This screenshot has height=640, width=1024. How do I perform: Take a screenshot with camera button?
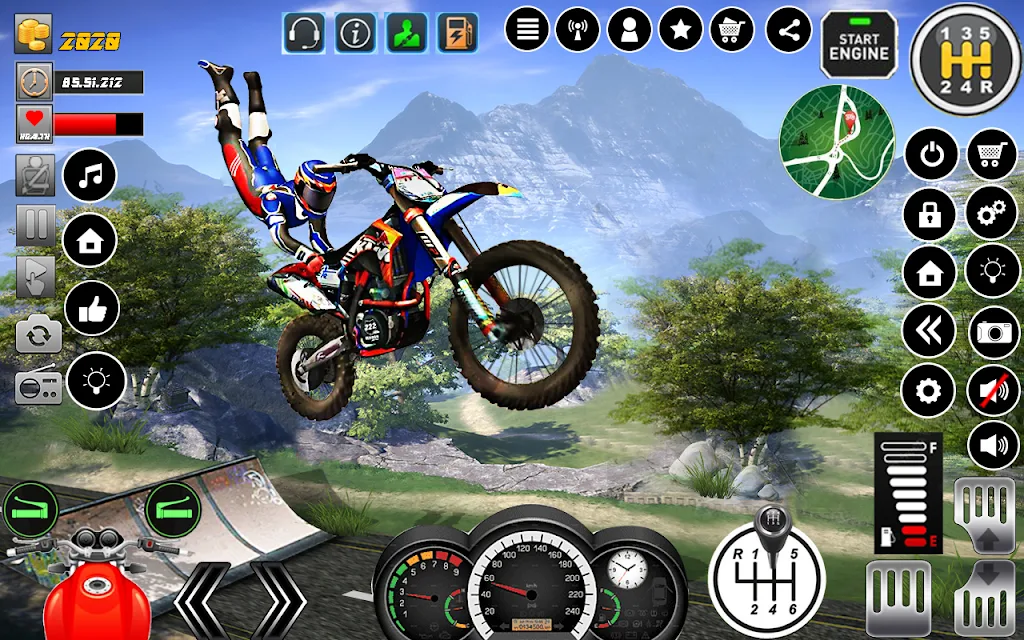point(992,332)
